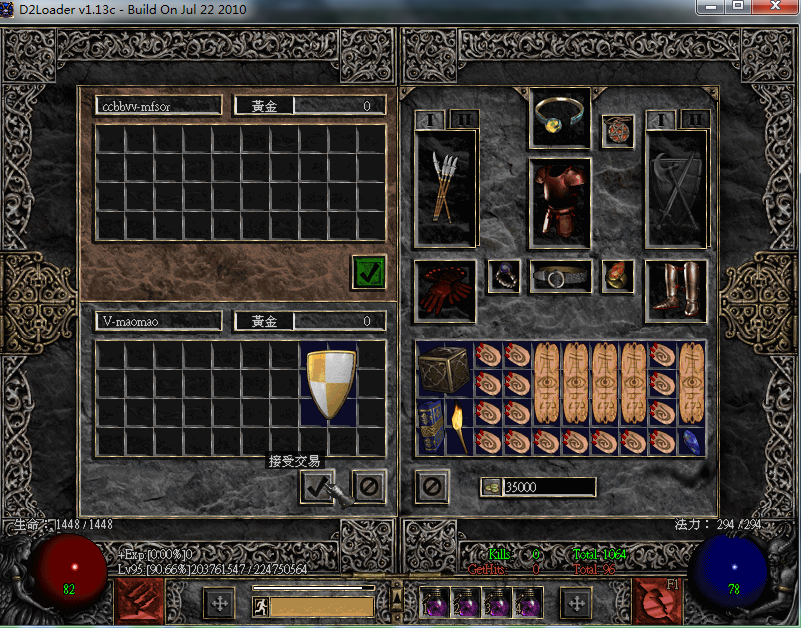This screenshot has height=628, width=801.
Task: Click the gold button showing 35000
Action: point(491,487)
